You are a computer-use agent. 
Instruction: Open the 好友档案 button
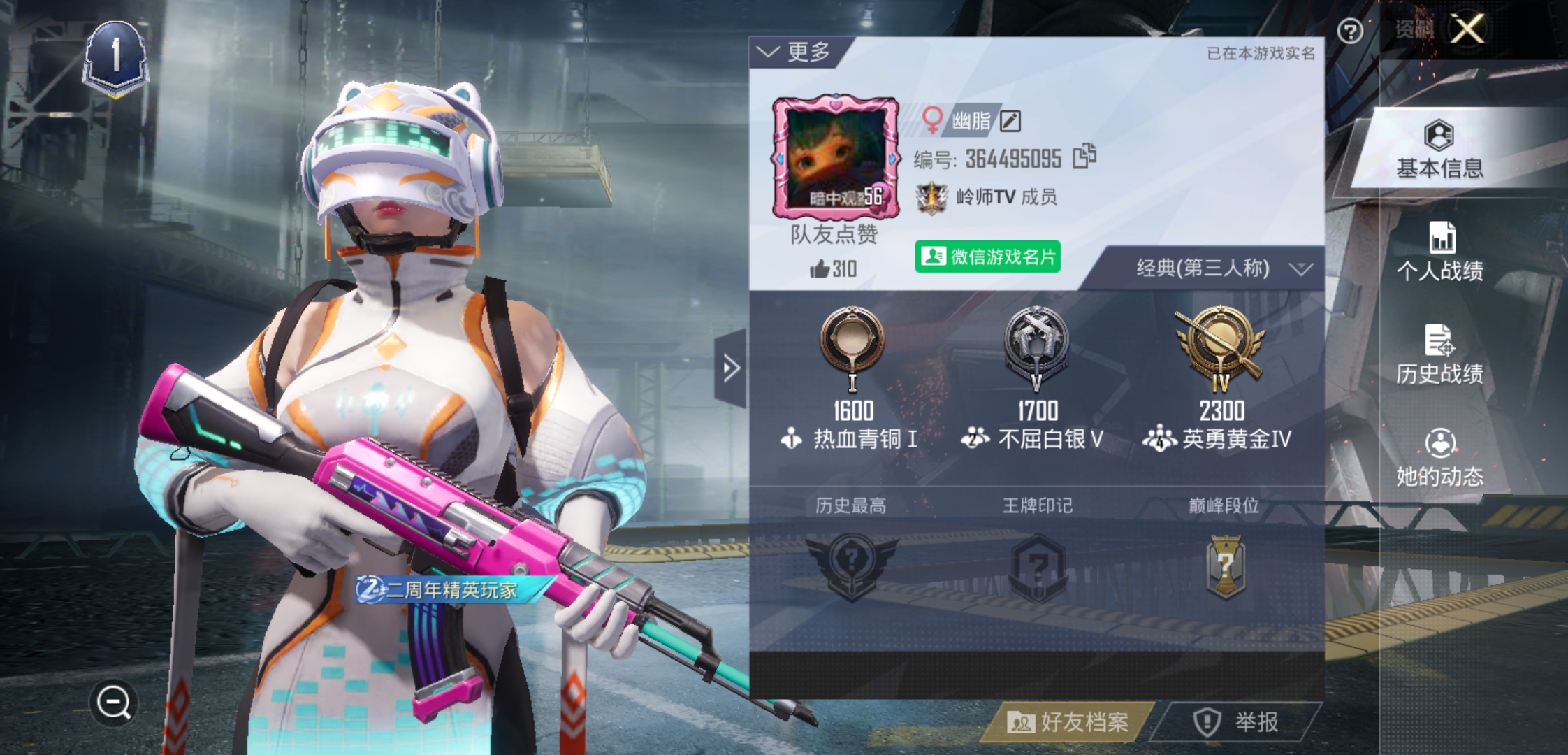tap(1069, 721)
